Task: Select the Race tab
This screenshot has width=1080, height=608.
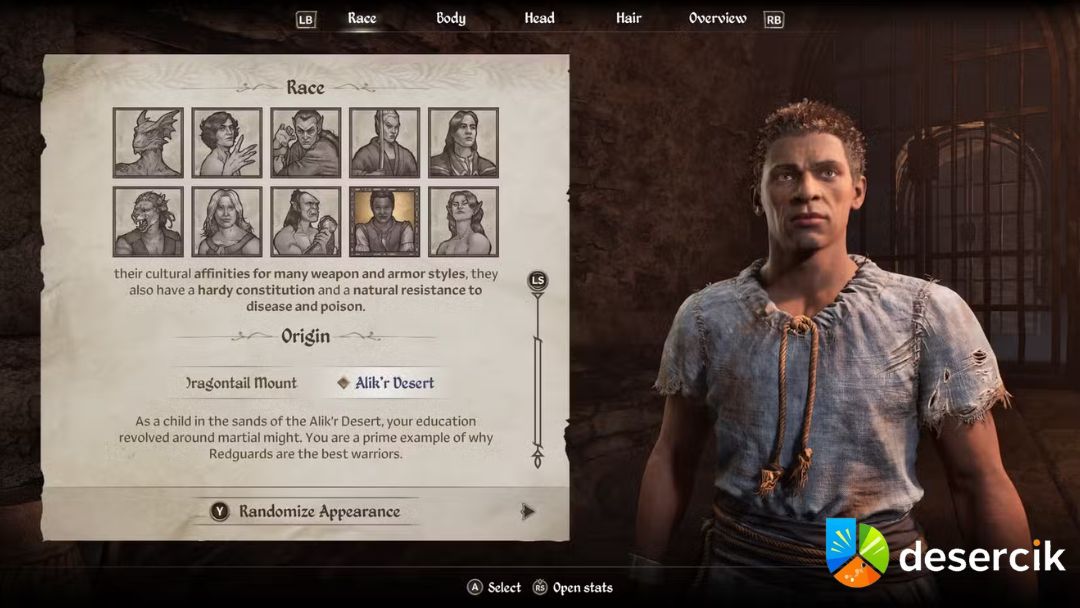Action: pos(362,18)
